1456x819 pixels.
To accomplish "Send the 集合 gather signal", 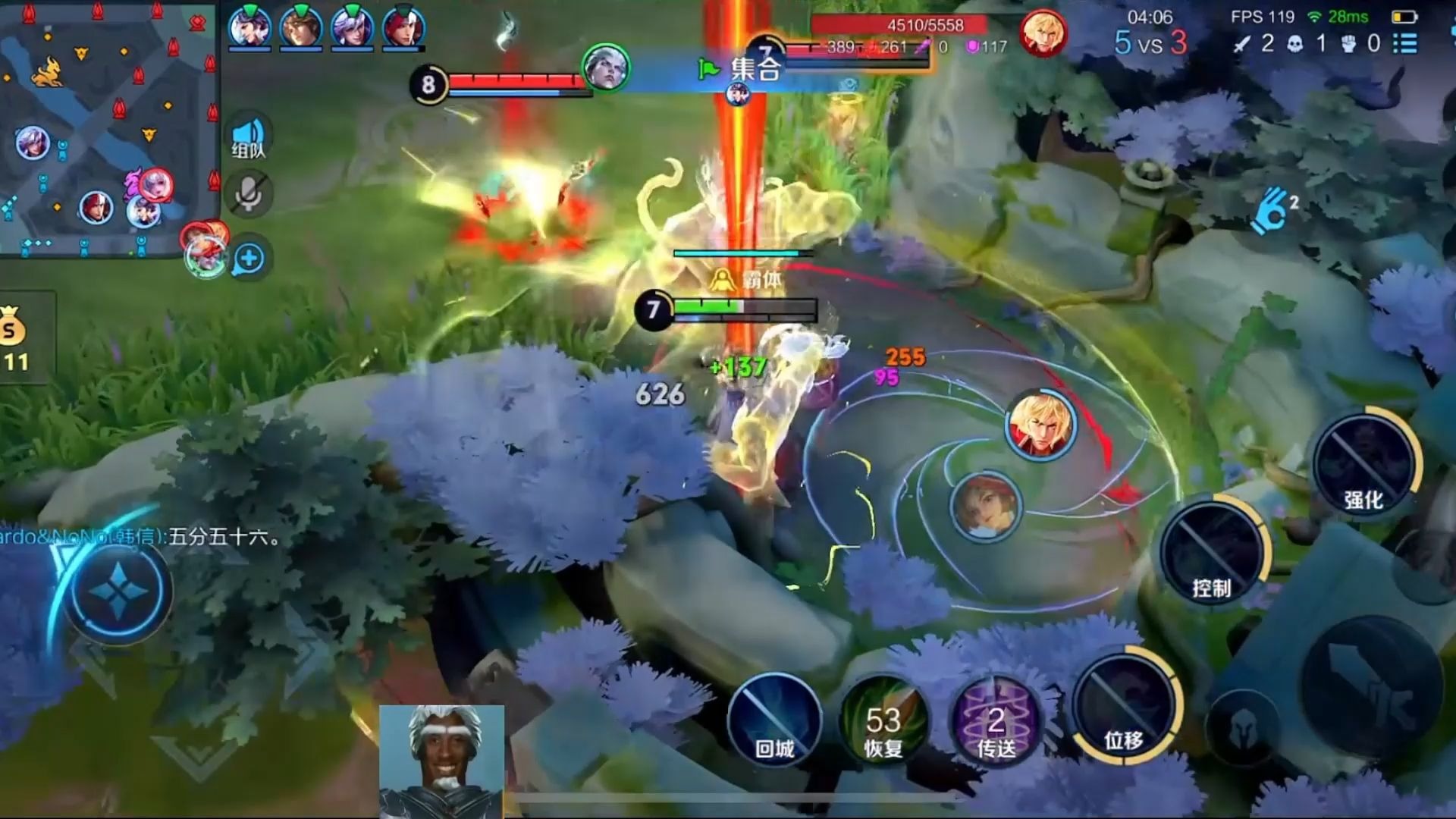I will tap(742, 70).
